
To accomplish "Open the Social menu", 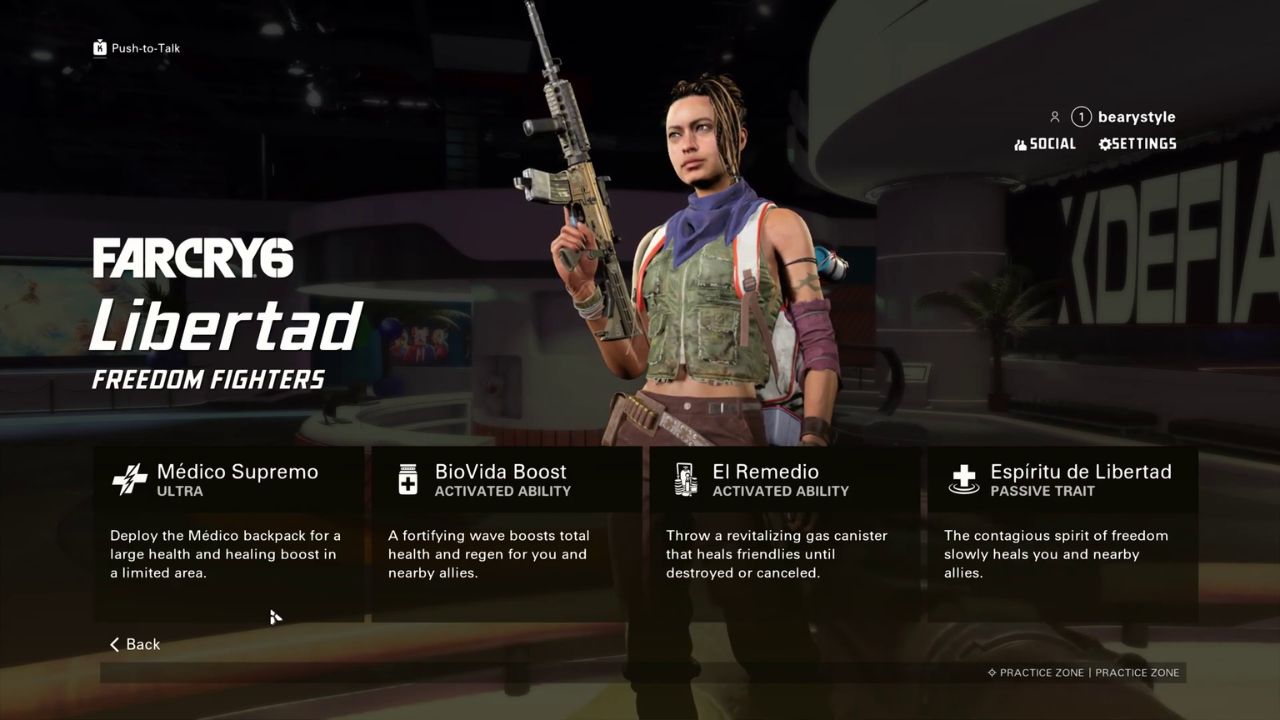I will (1045, 144).
